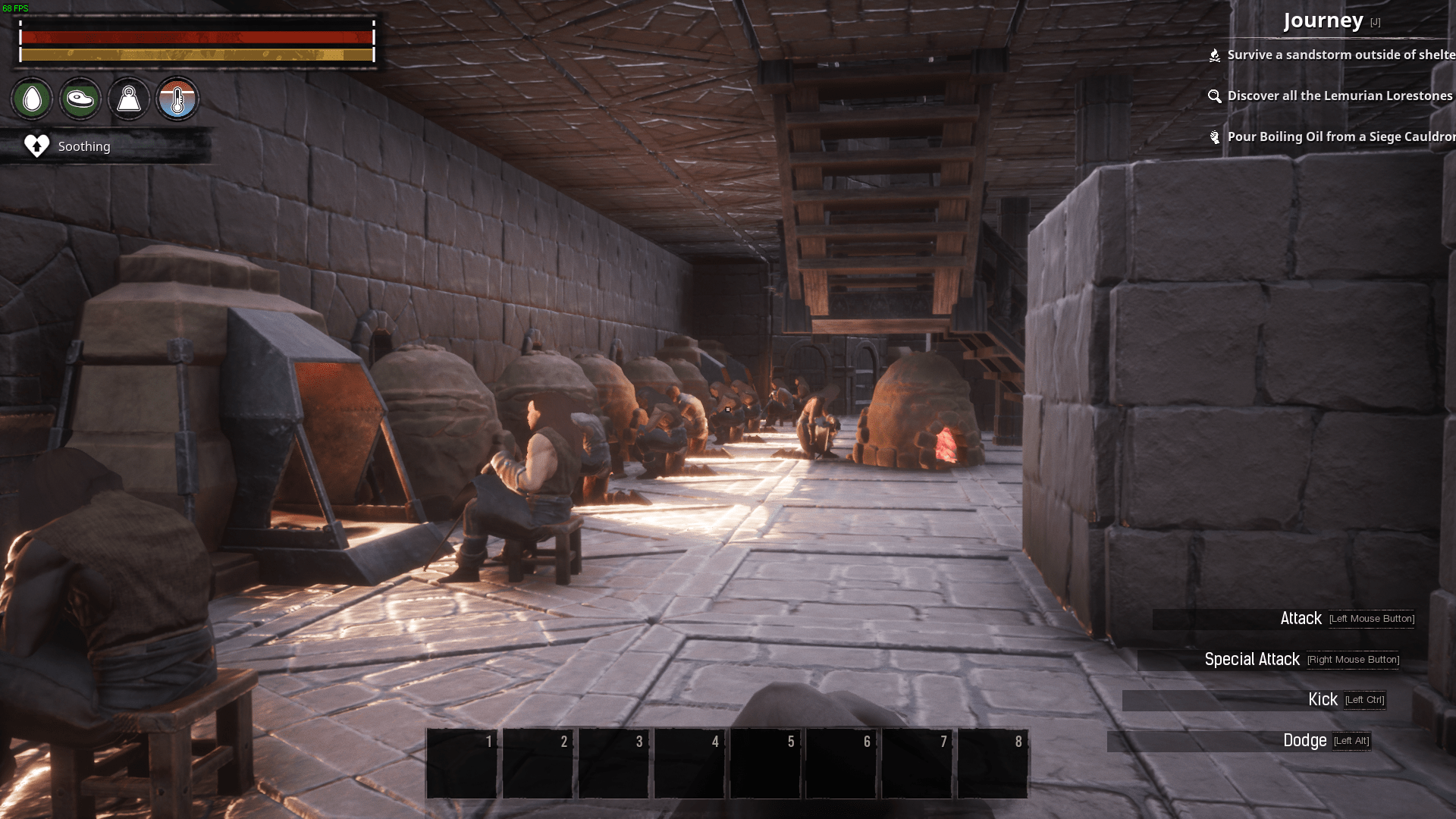Click the campfire icon beside the sandstorm step

tap(1214, 55)
